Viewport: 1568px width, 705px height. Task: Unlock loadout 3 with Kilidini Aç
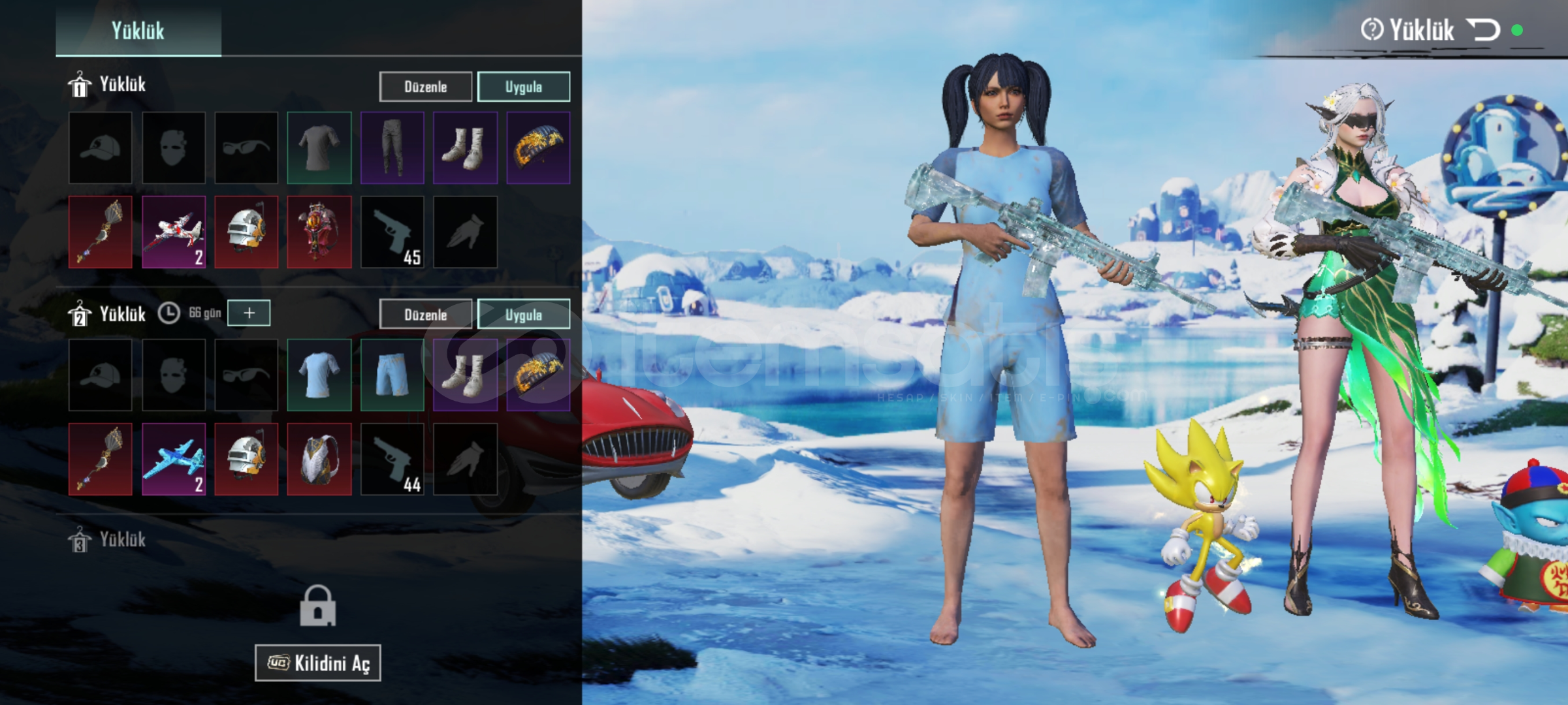[x=318, y=663]
